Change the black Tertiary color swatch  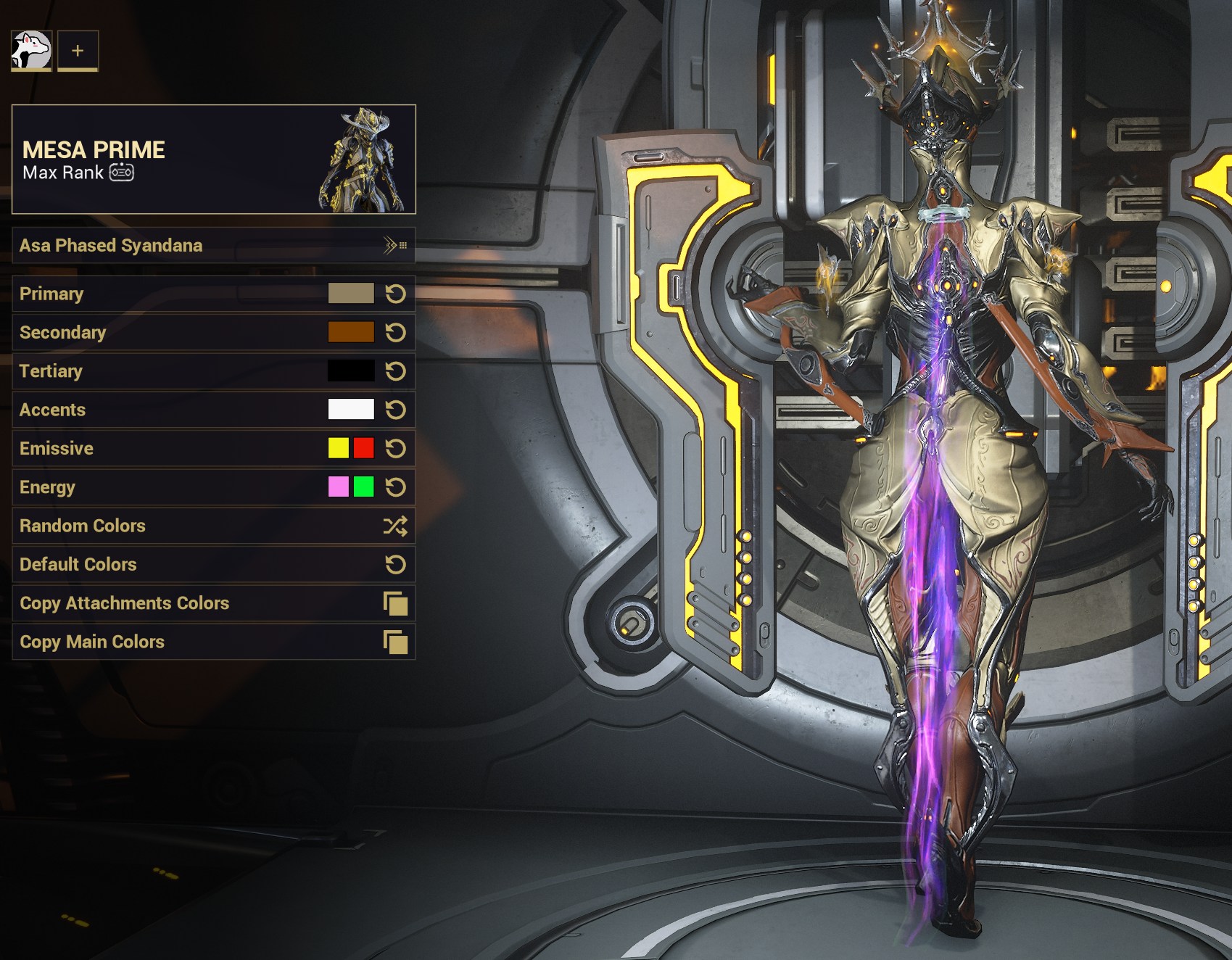coord(351,371)
